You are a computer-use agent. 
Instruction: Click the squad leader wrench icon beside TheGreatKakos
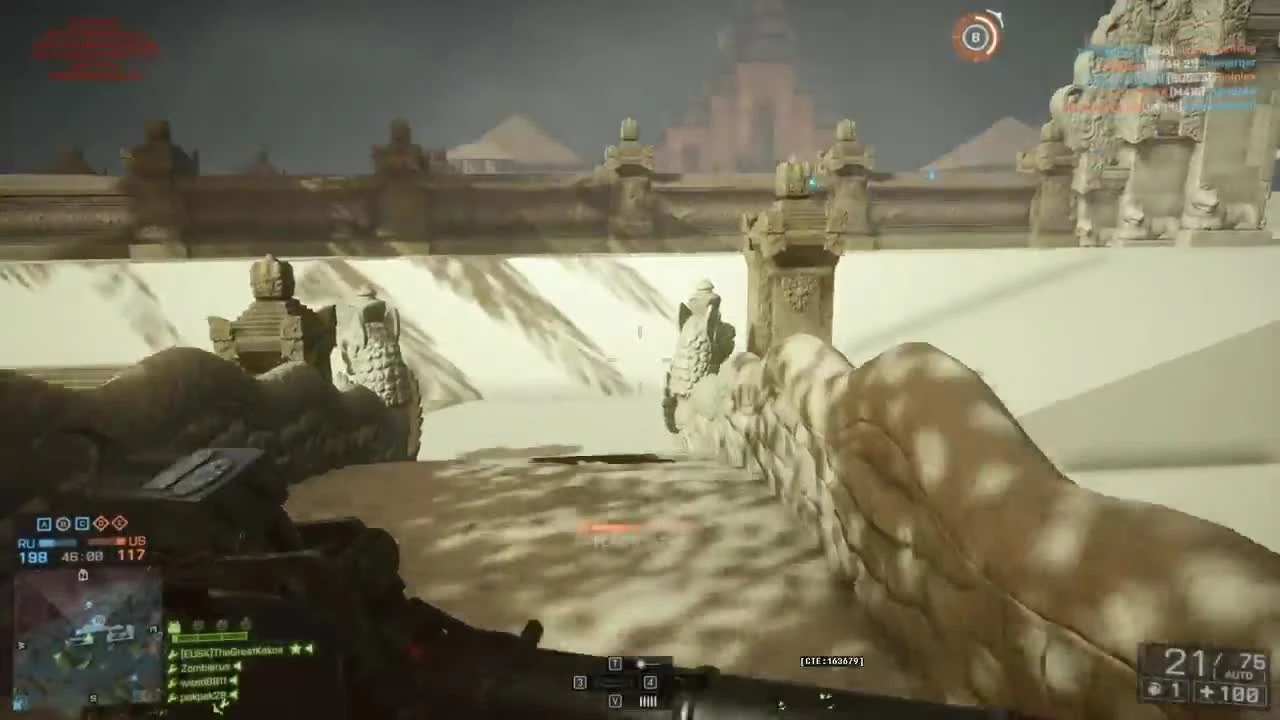pyautogui.click(x=172, y=653)
